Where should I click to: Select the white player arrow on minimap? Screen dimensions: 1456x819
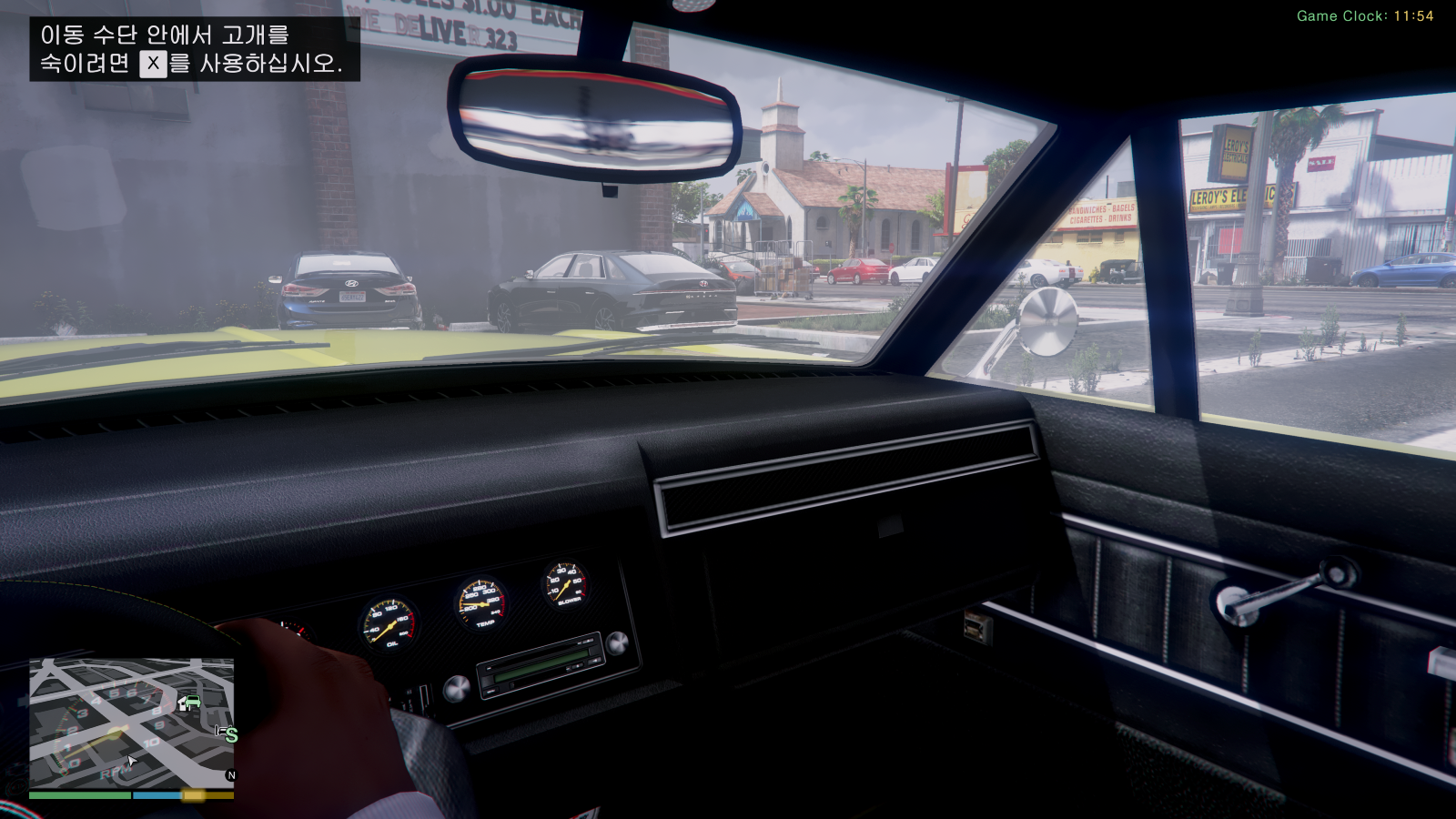point(131,762)
